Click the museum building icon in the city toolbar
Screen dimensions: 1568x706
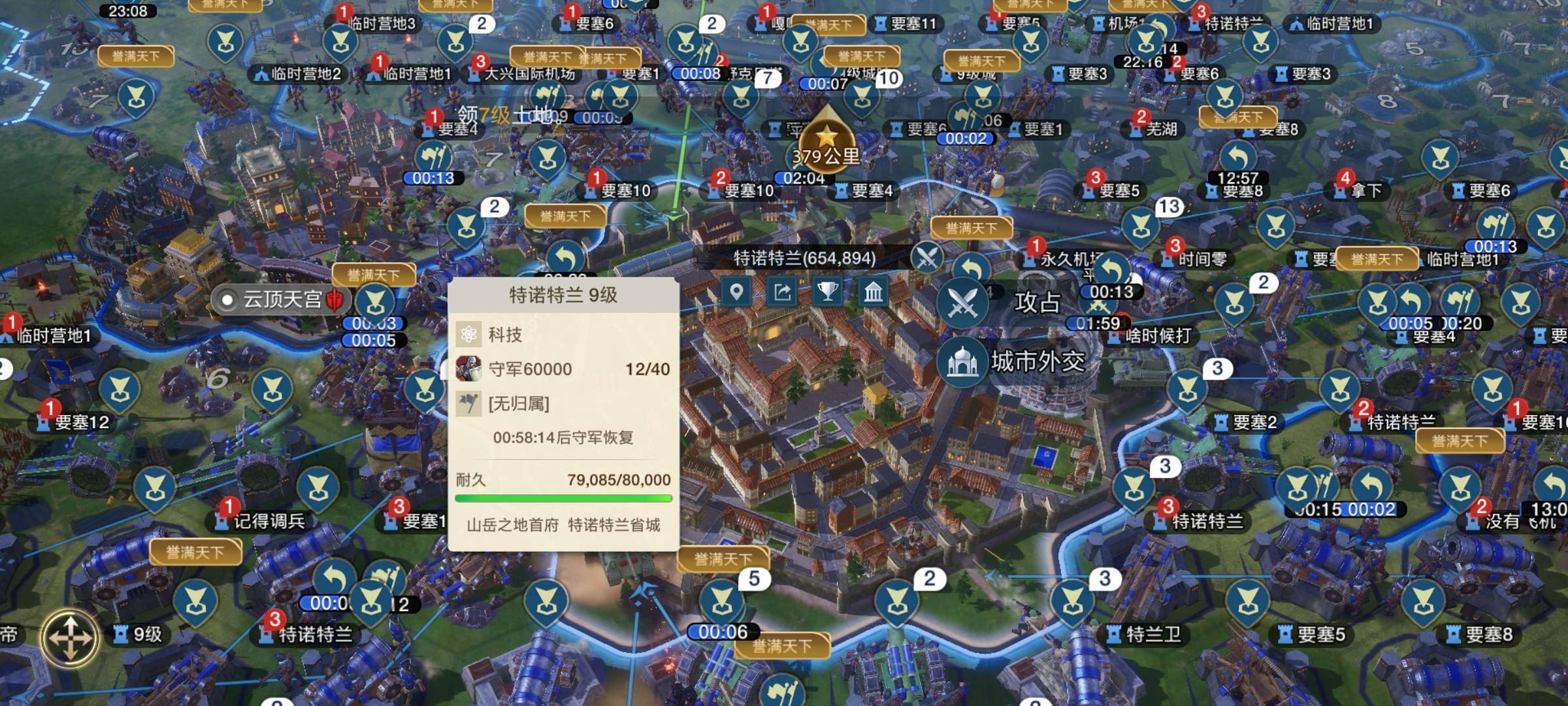pos(873,294)
